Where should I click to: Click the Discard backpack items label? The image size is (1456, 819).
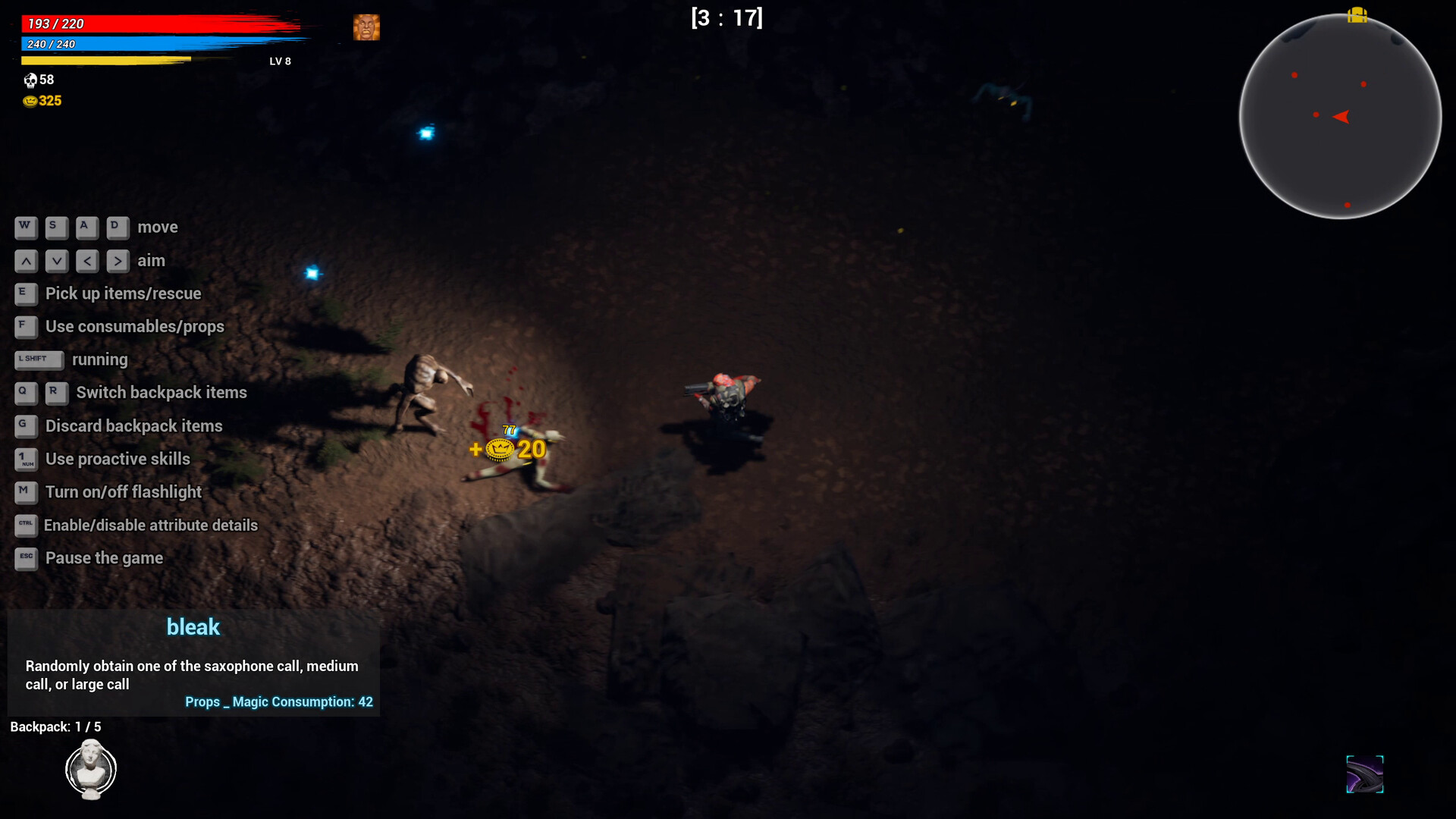pyautogui.click(x=133, y=425)
